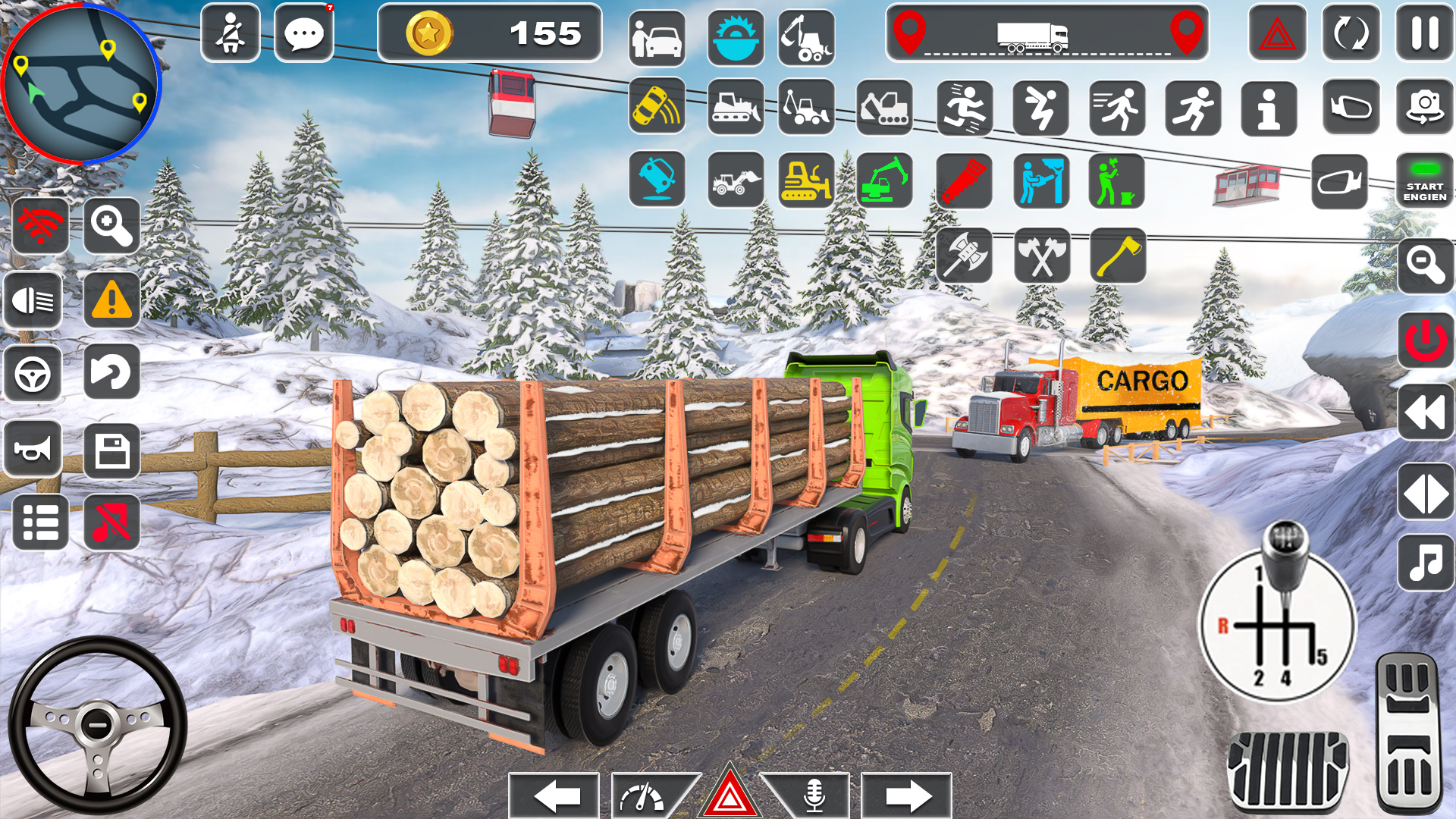Click the seatbelt icon
Screen dimensions: 1456x819
click(x=230, y=33)
